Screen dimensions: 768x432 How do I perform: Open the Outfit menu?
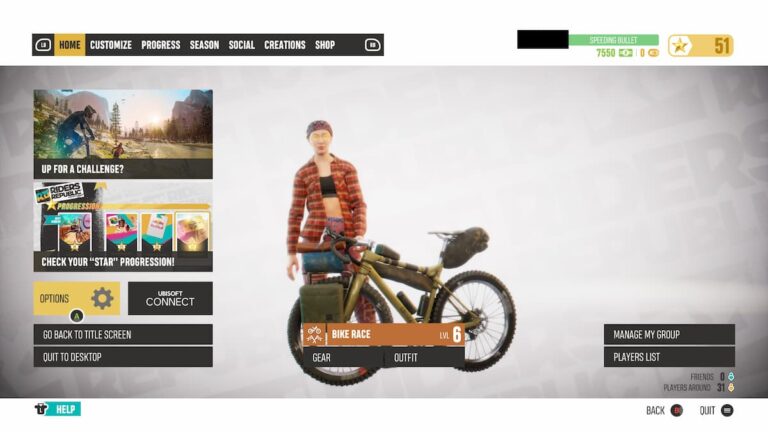[424, 357]
